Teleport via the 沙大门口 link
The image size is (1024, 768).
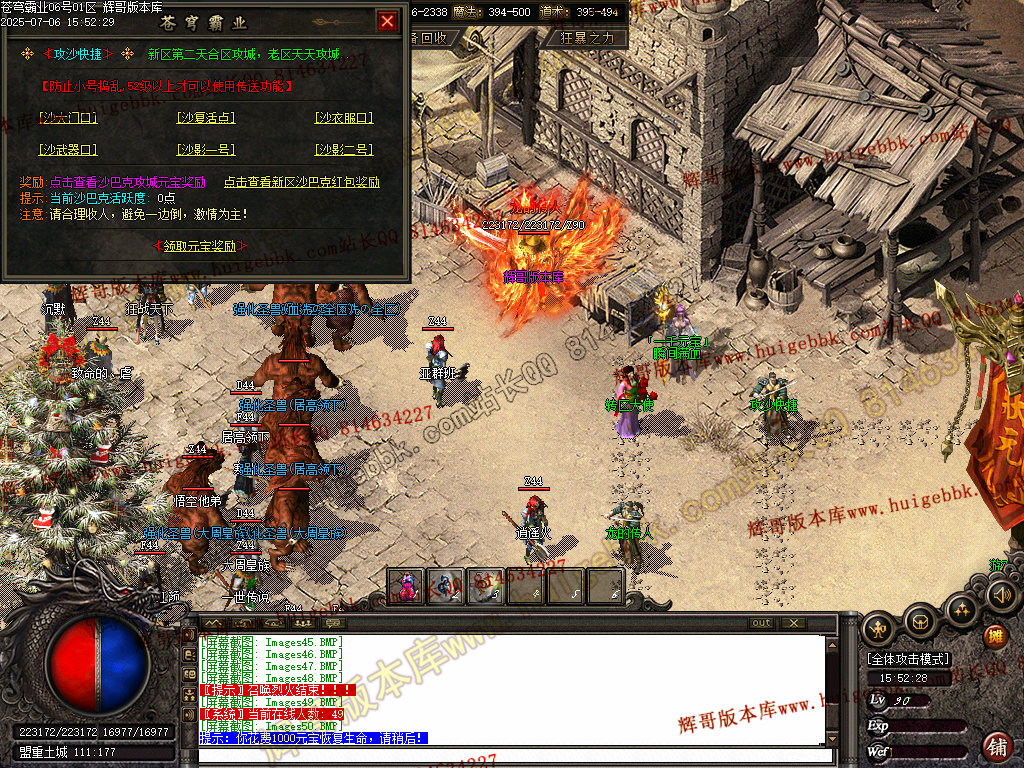click(68, 118)
